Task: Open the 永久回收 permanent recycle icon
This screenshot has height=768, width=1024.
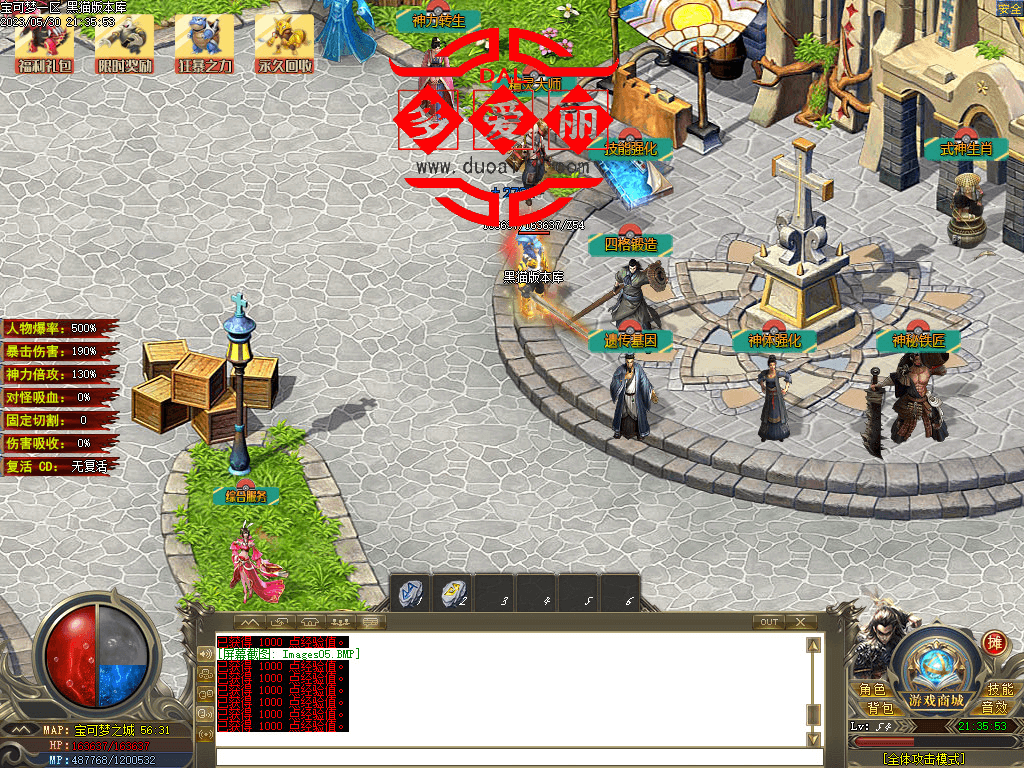Action: tap(284, 44)
